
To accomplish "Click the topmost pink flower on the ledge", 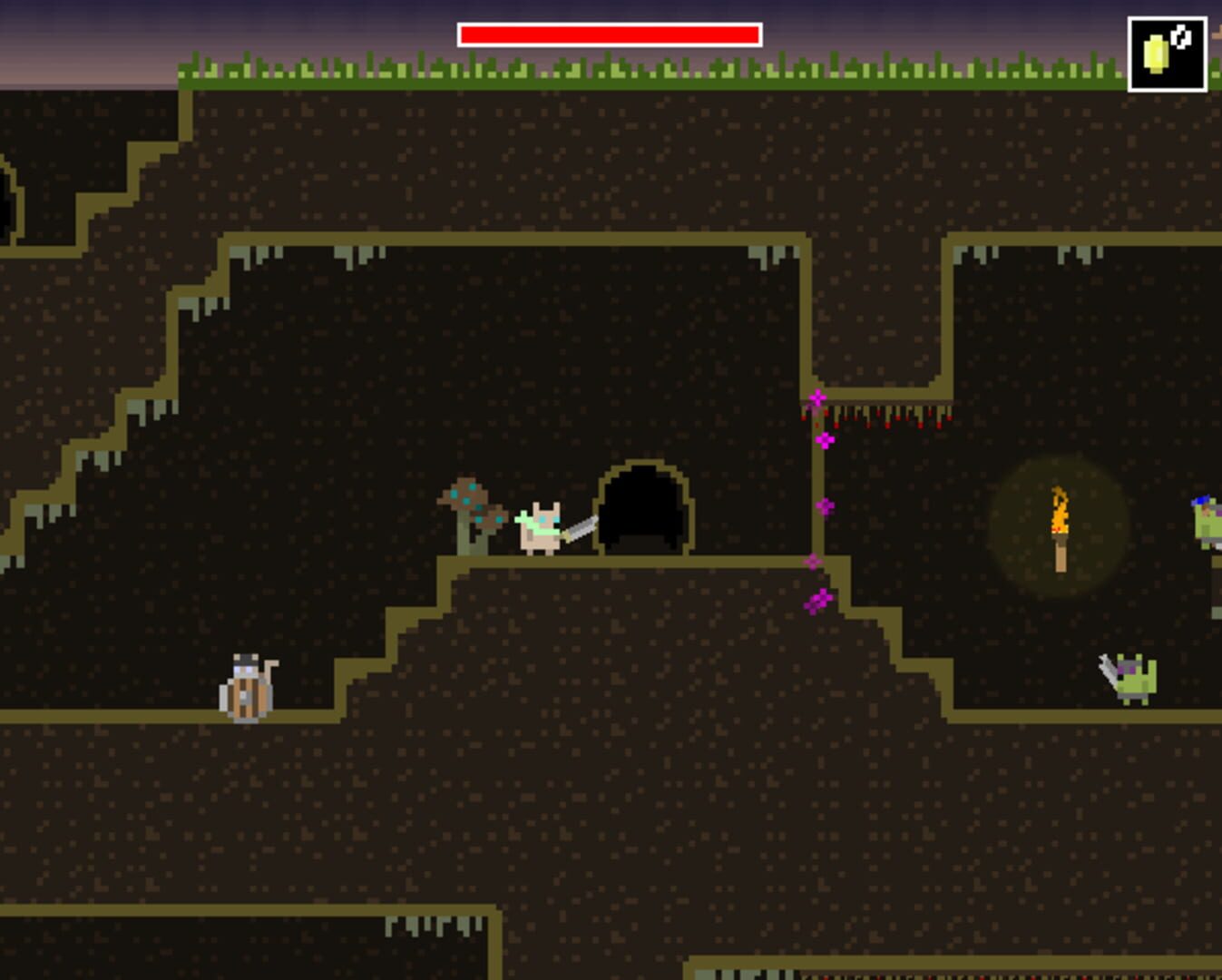I will (x=818, y=397).
